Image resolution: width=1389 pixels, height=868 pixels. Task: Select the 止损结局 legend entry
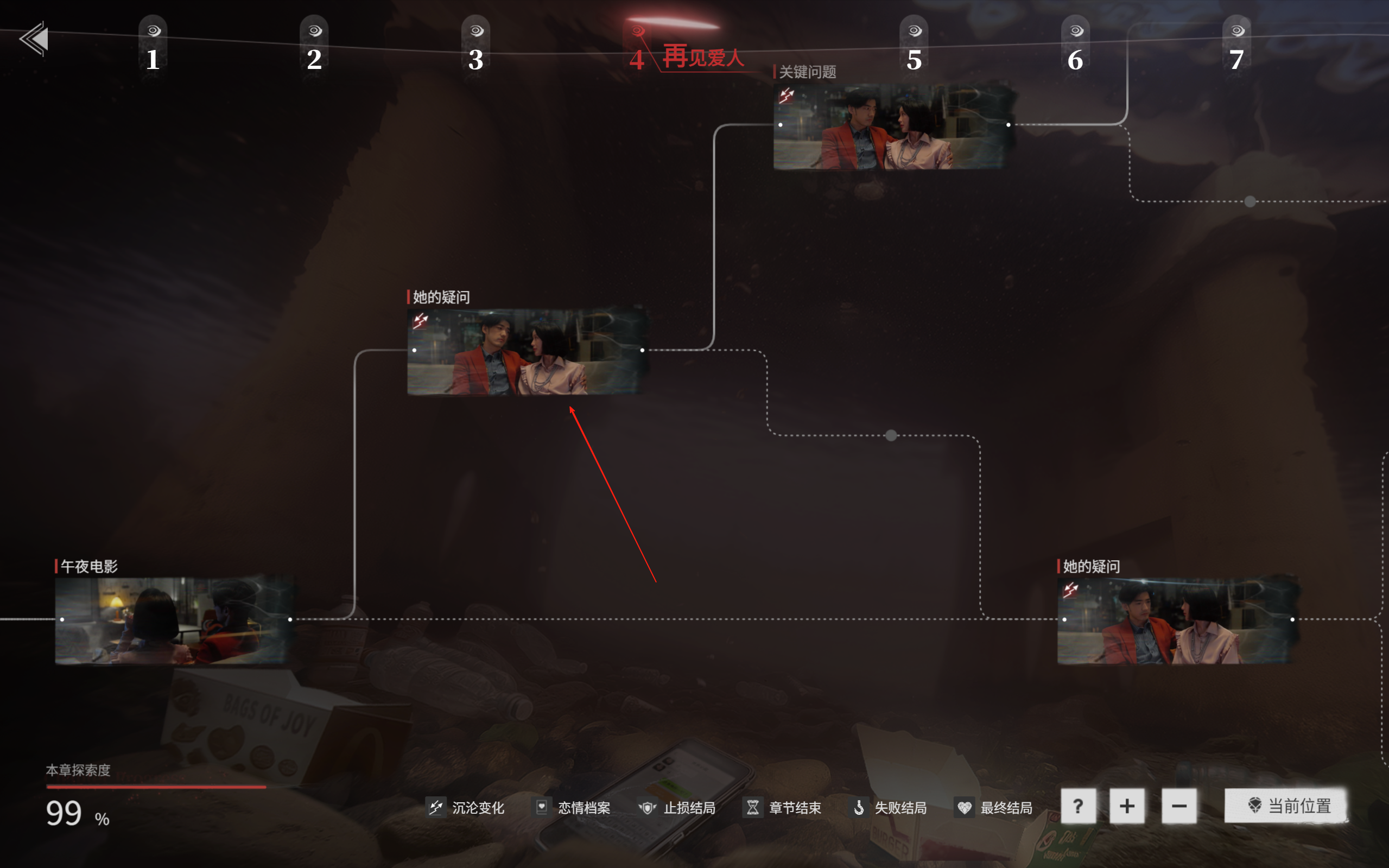click(x=677, y=808)
